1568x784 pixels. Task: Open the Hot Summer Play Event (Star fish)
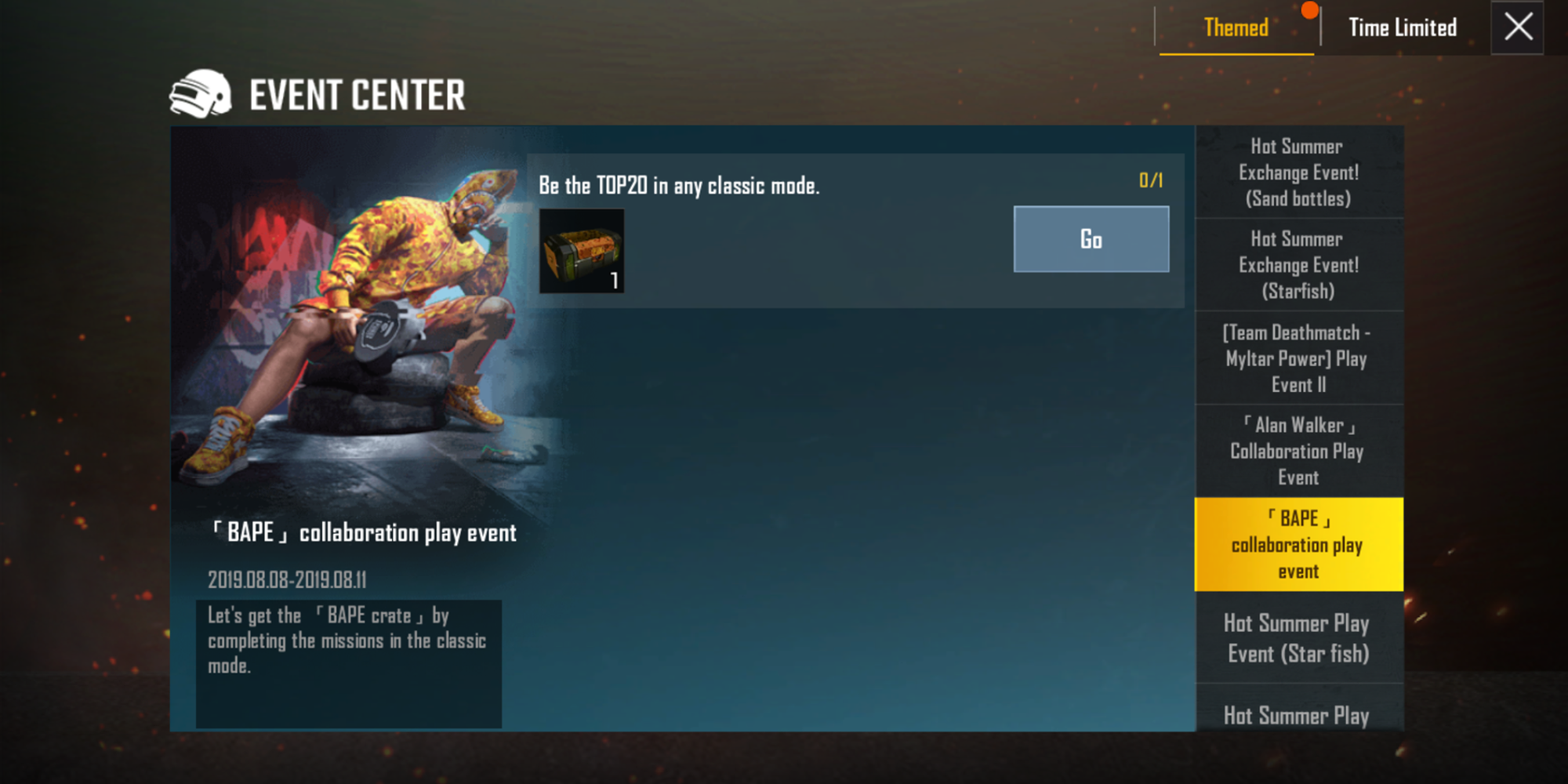click(1298, 637)
